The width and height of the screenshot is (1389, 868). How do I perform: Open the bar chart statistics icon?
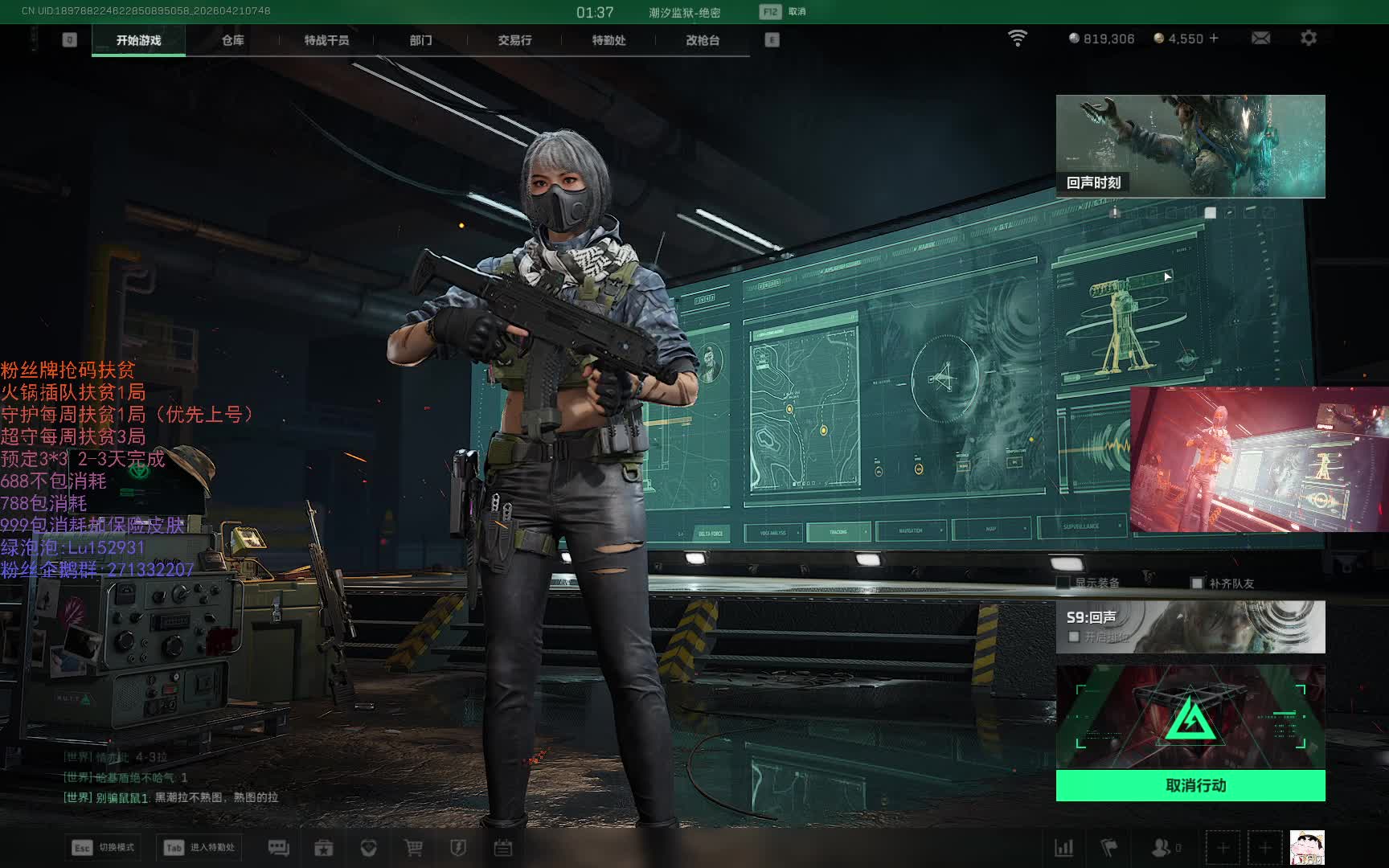coord(1063,848)
